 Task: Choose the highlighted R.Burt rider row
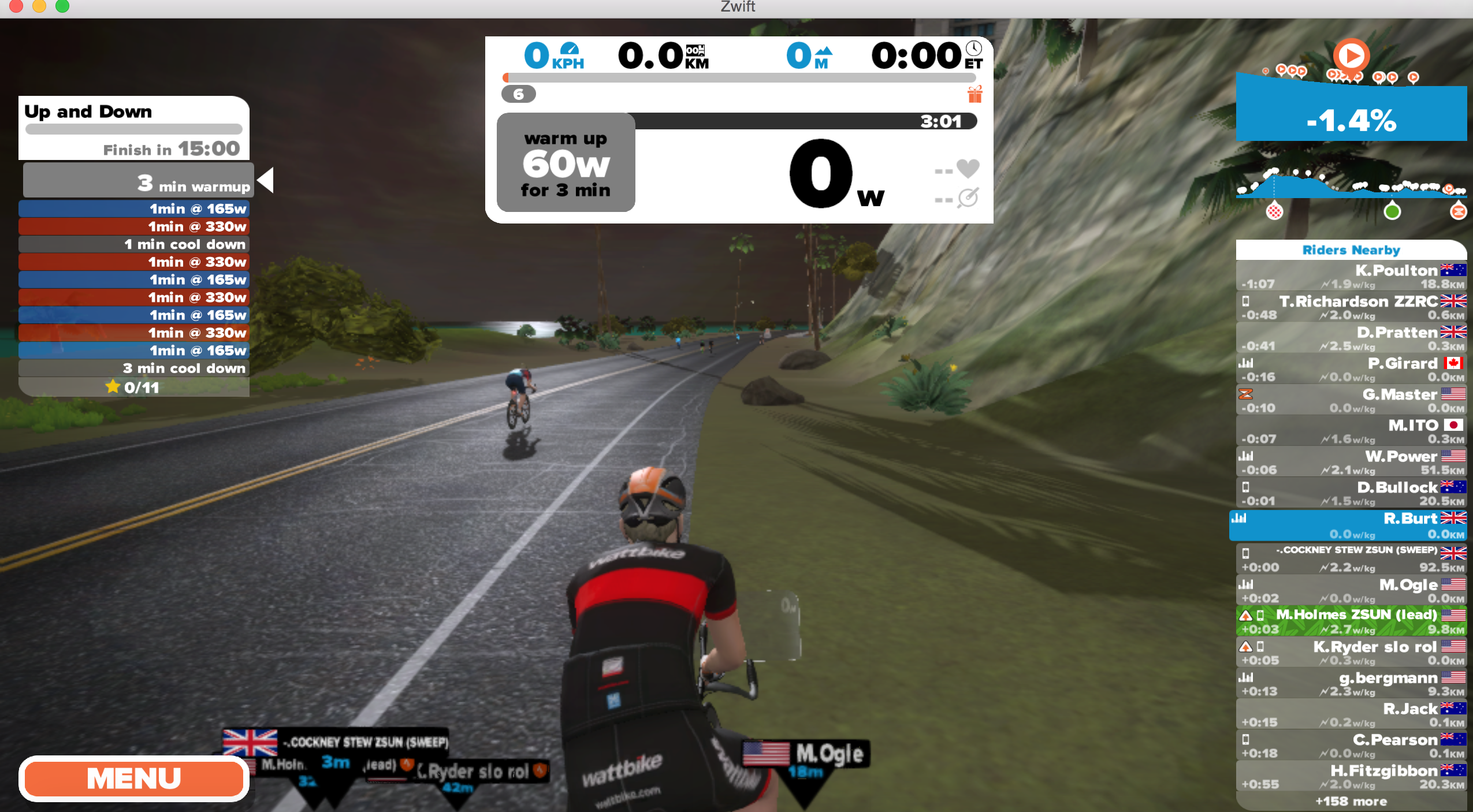1351,525
